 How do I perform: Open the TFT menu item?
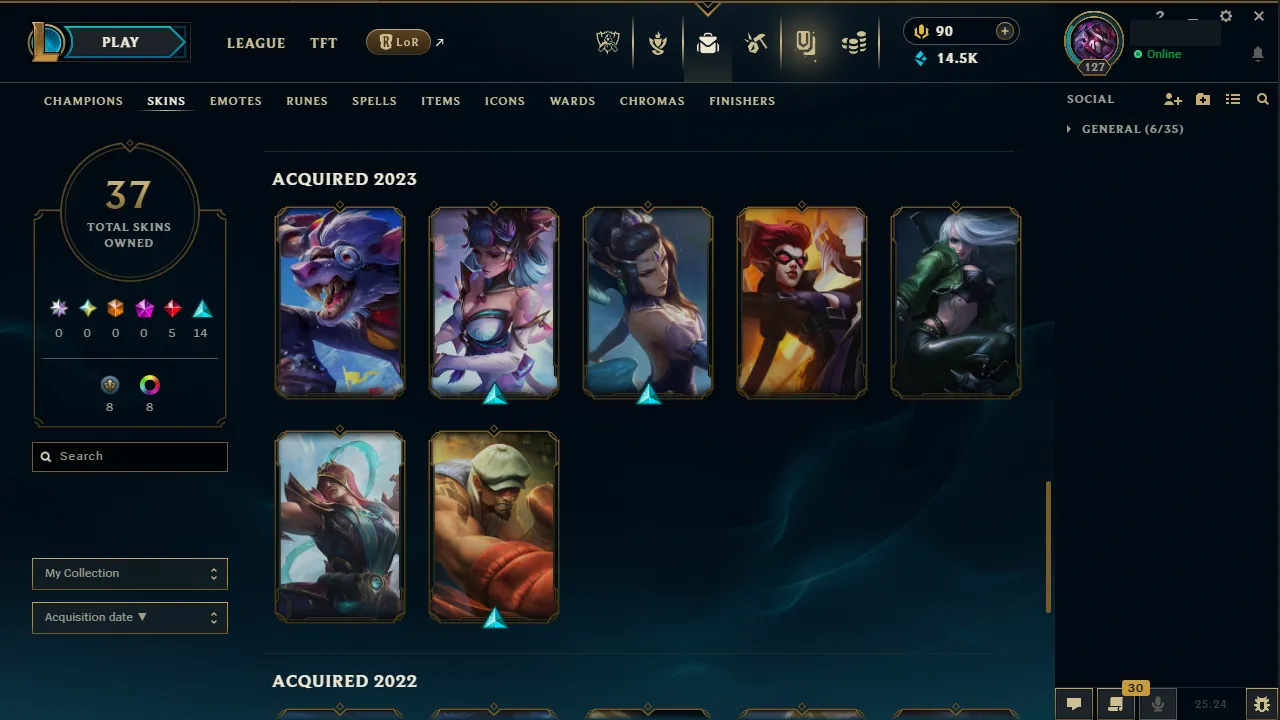click(x=323, y=43)
